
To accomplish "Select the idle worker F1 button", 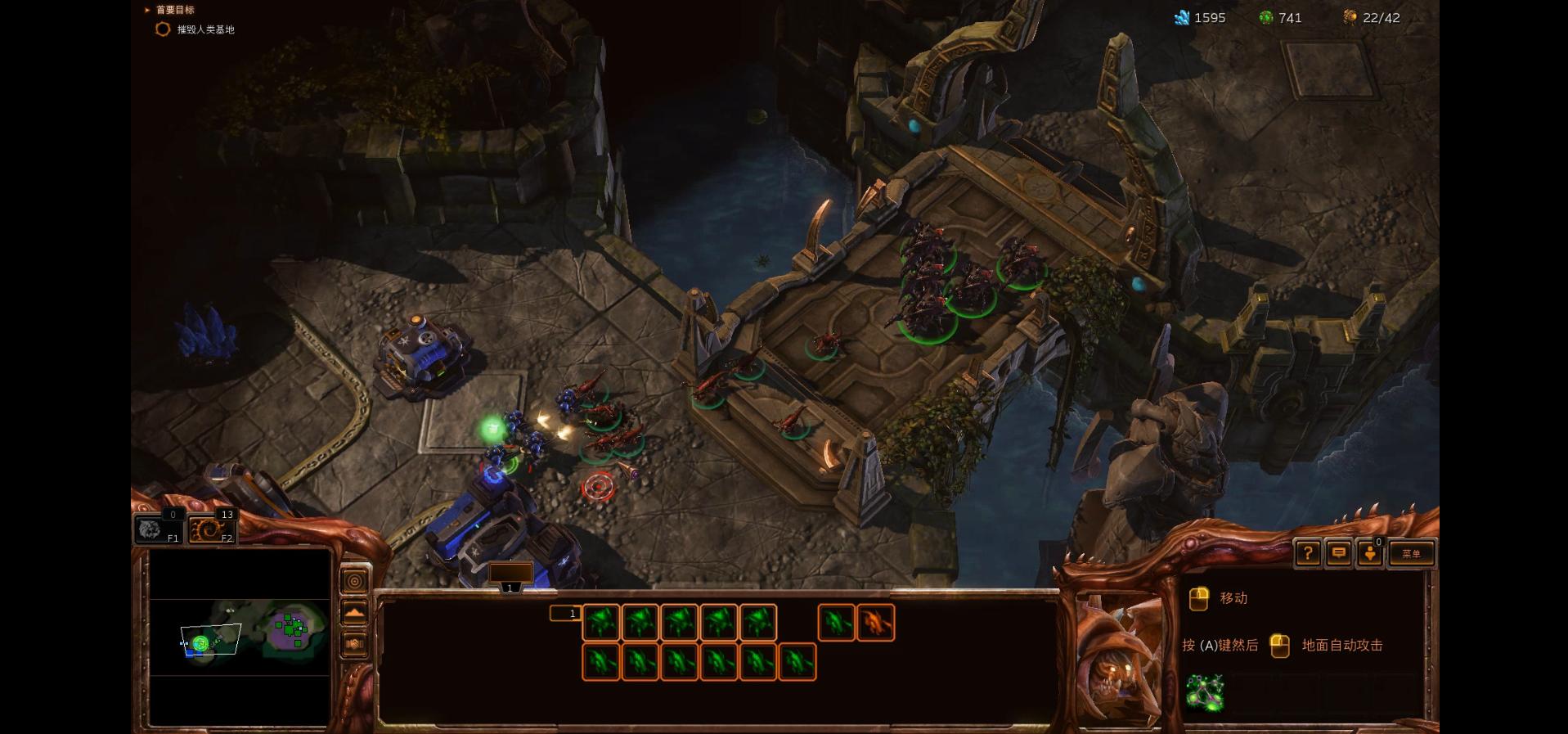I will point(156,529).
